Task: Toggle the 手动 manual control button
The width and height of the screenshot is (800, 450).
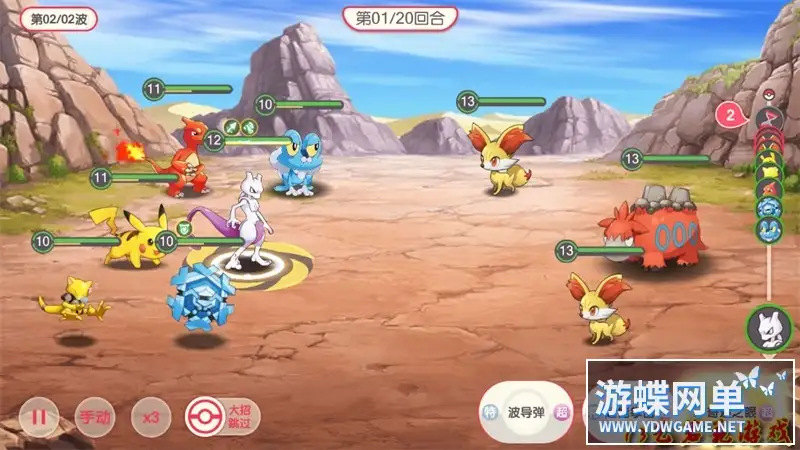Action: pos(95,415)
